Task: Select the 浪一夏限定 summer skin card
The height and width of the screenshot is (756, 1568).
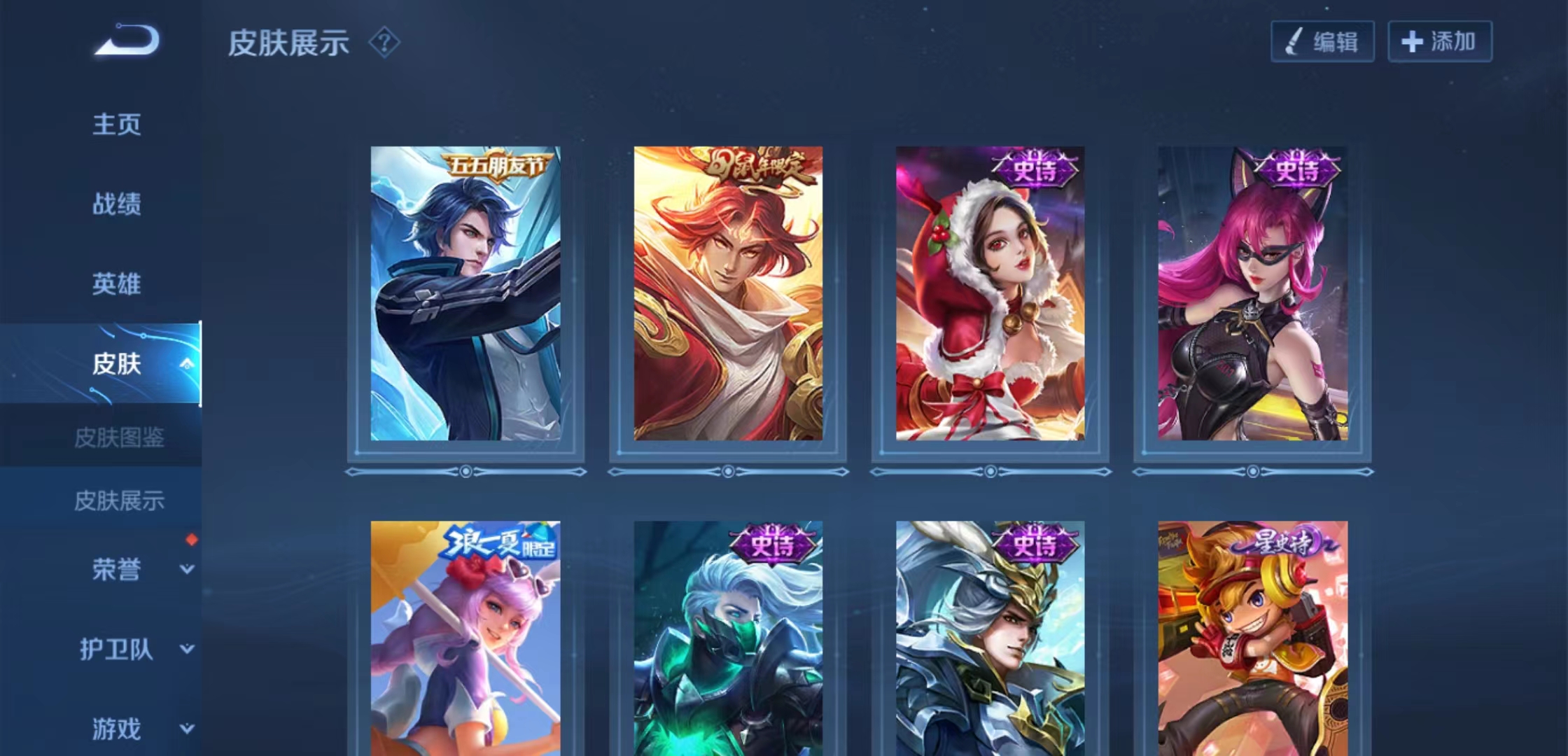Action: pos(465,637)
